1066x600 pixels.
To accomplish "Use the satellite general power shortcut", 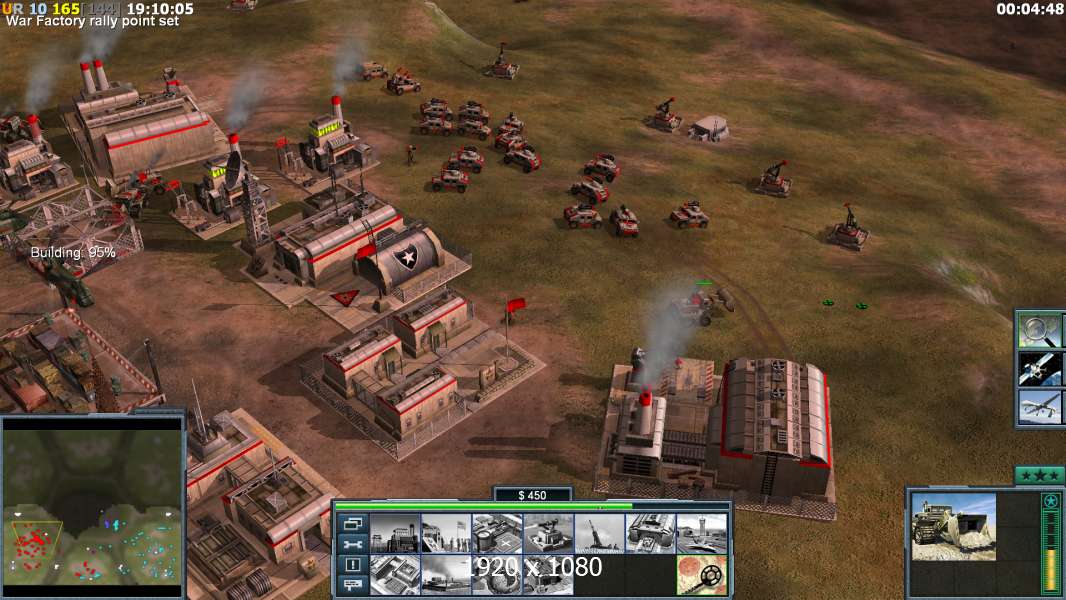I will 1038,367.
